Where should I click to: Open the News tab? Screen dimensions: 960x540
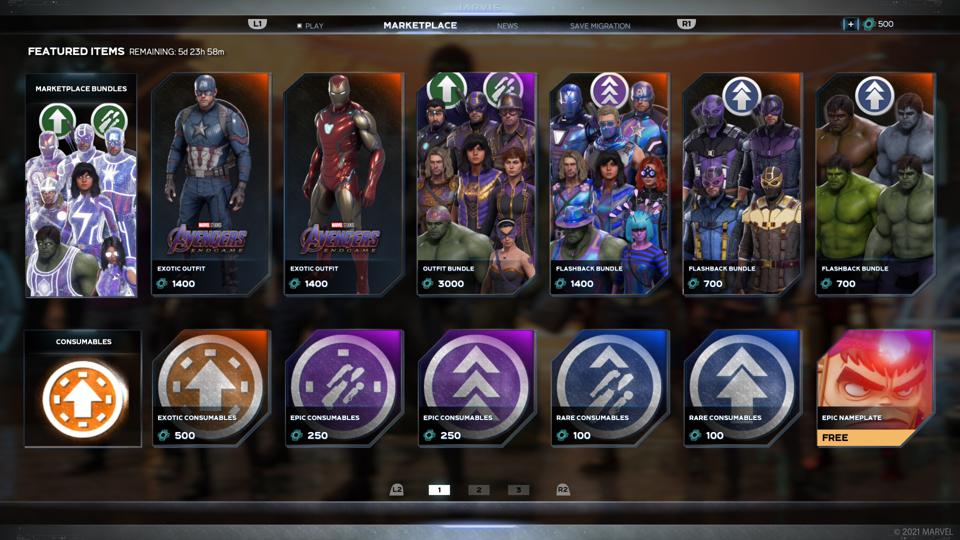click(507, 25)
